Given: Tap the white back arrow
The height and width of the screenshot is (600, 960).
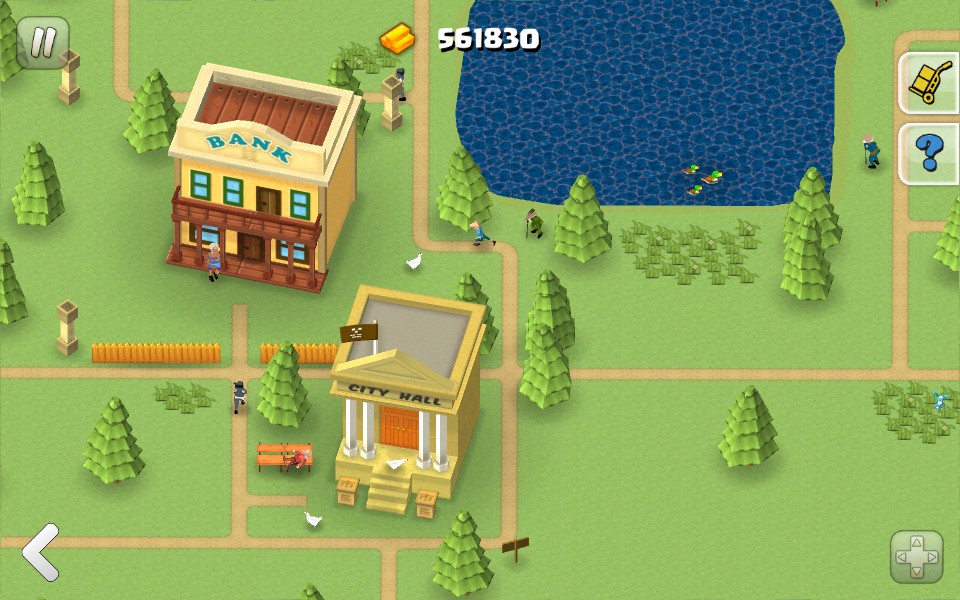Looking at the screenshot, I should (41, 551).
